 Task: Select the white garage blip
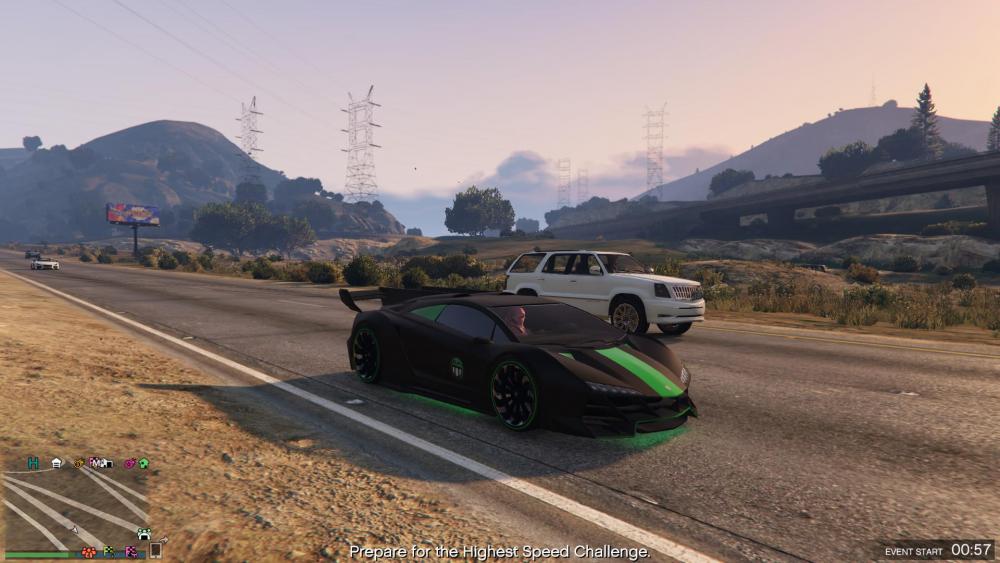click(x=57, y=463)
